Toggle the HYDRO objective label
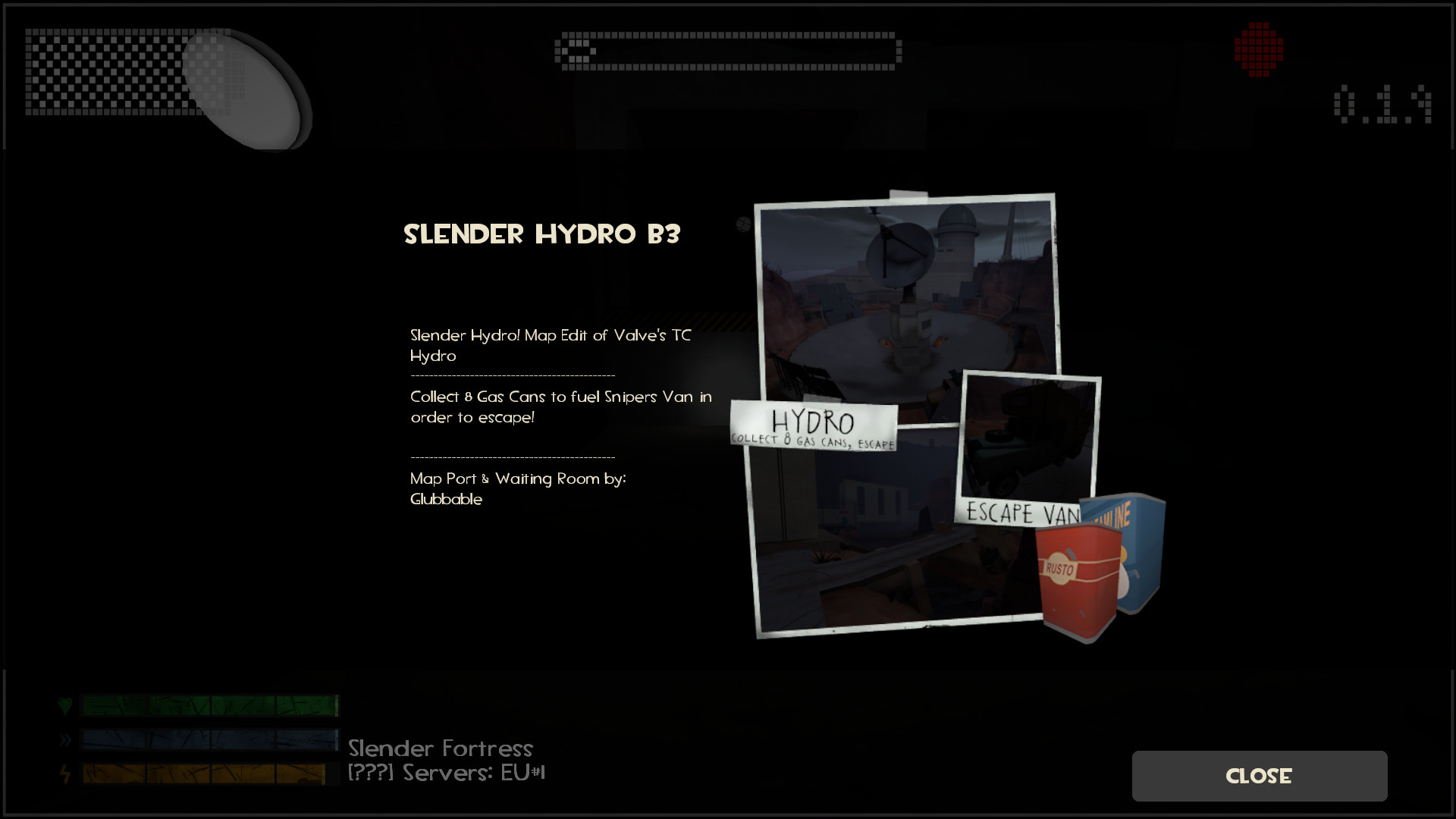This screenshot has height=819, width=1456. click(812, 421)
